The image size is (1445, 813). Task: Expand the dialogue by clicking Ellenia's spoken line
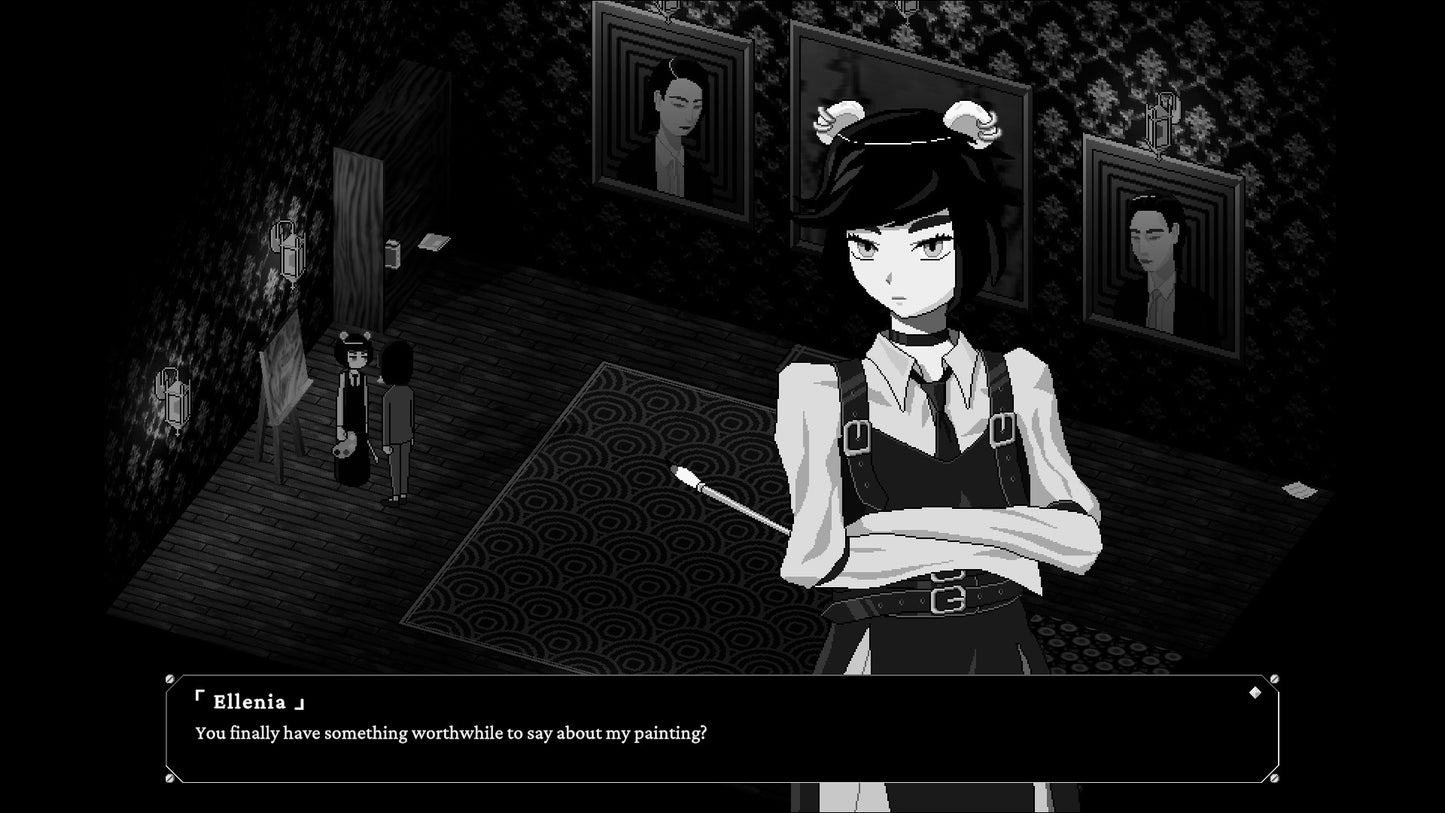[x=450, y=733]
